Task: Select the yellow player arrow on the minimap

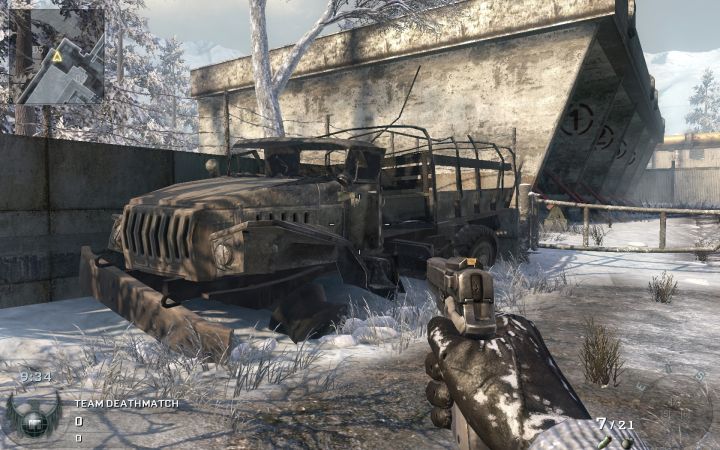Action: tap(57, 57)
